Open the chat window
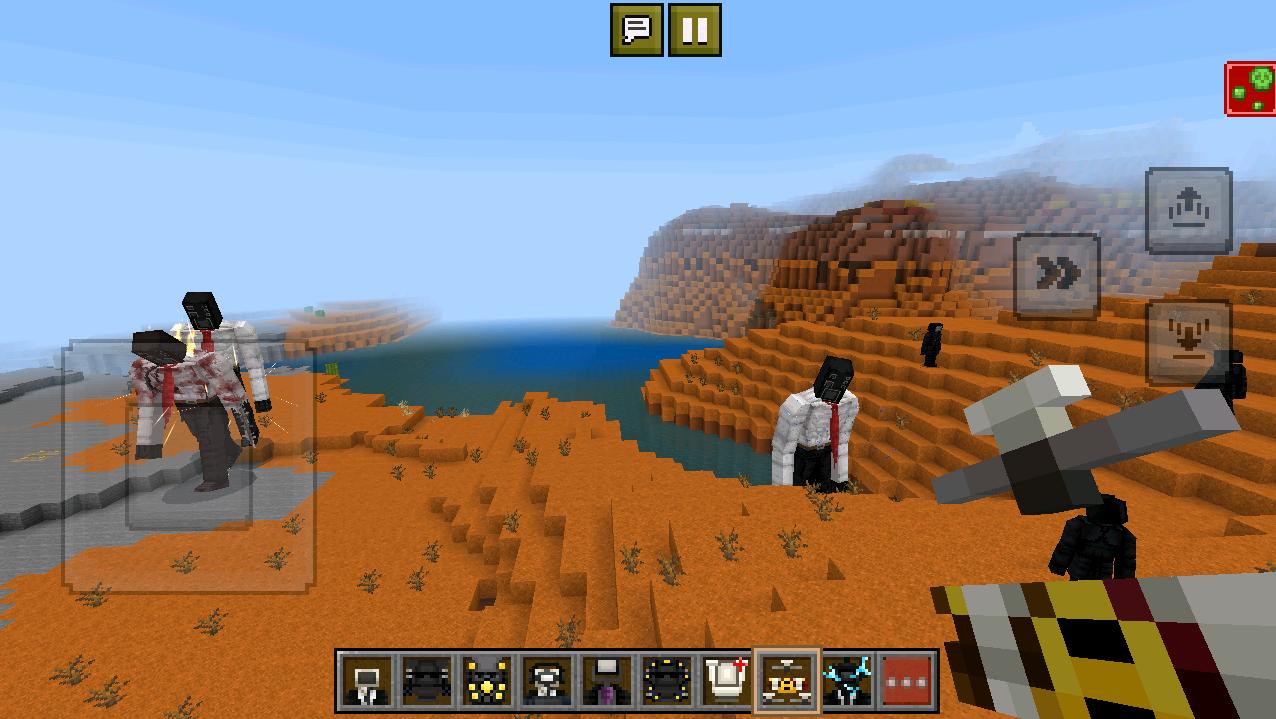 (x=637, y=30)
